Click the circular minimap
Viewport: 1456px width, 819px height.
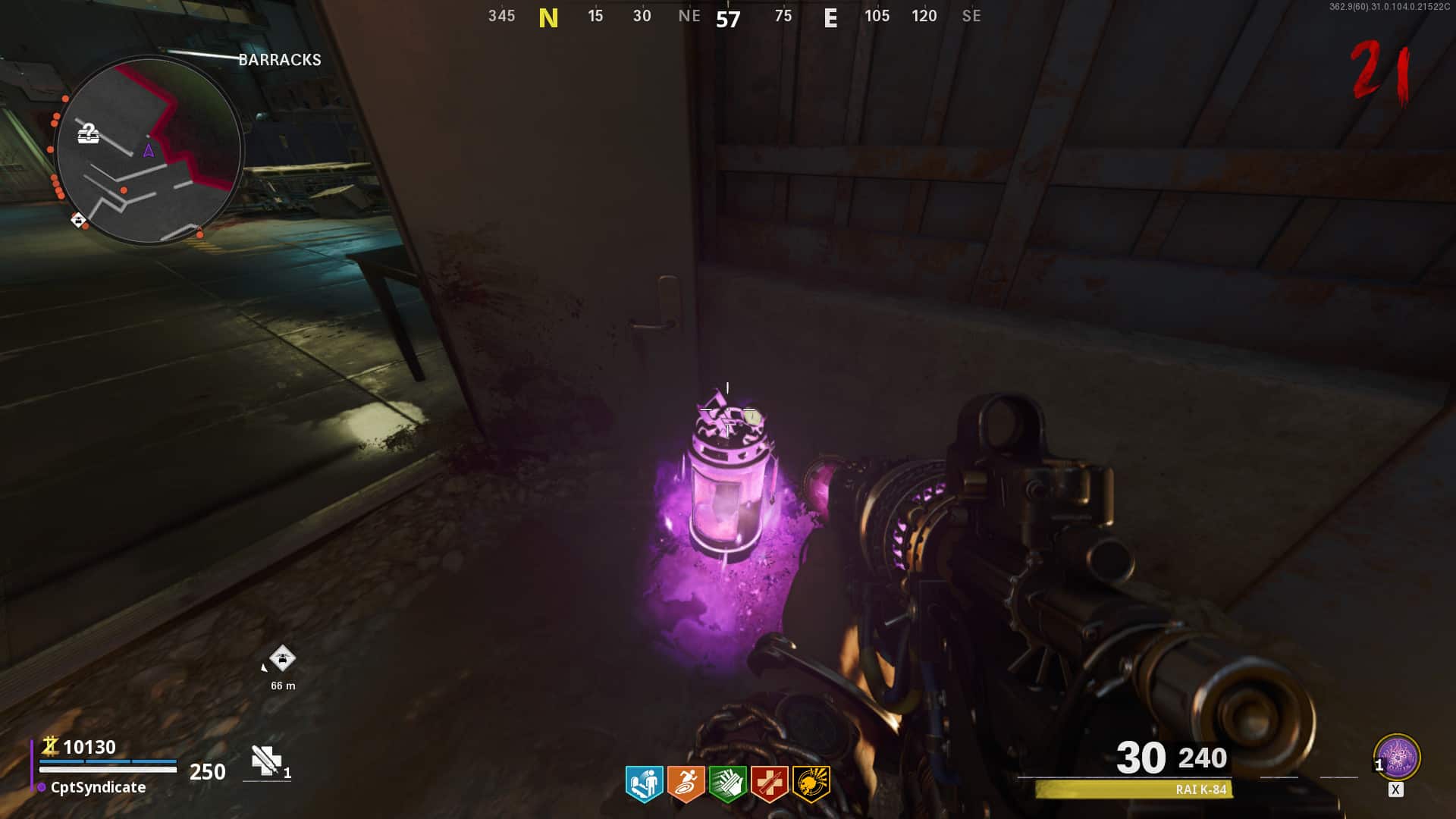click(x=149, y=150)
